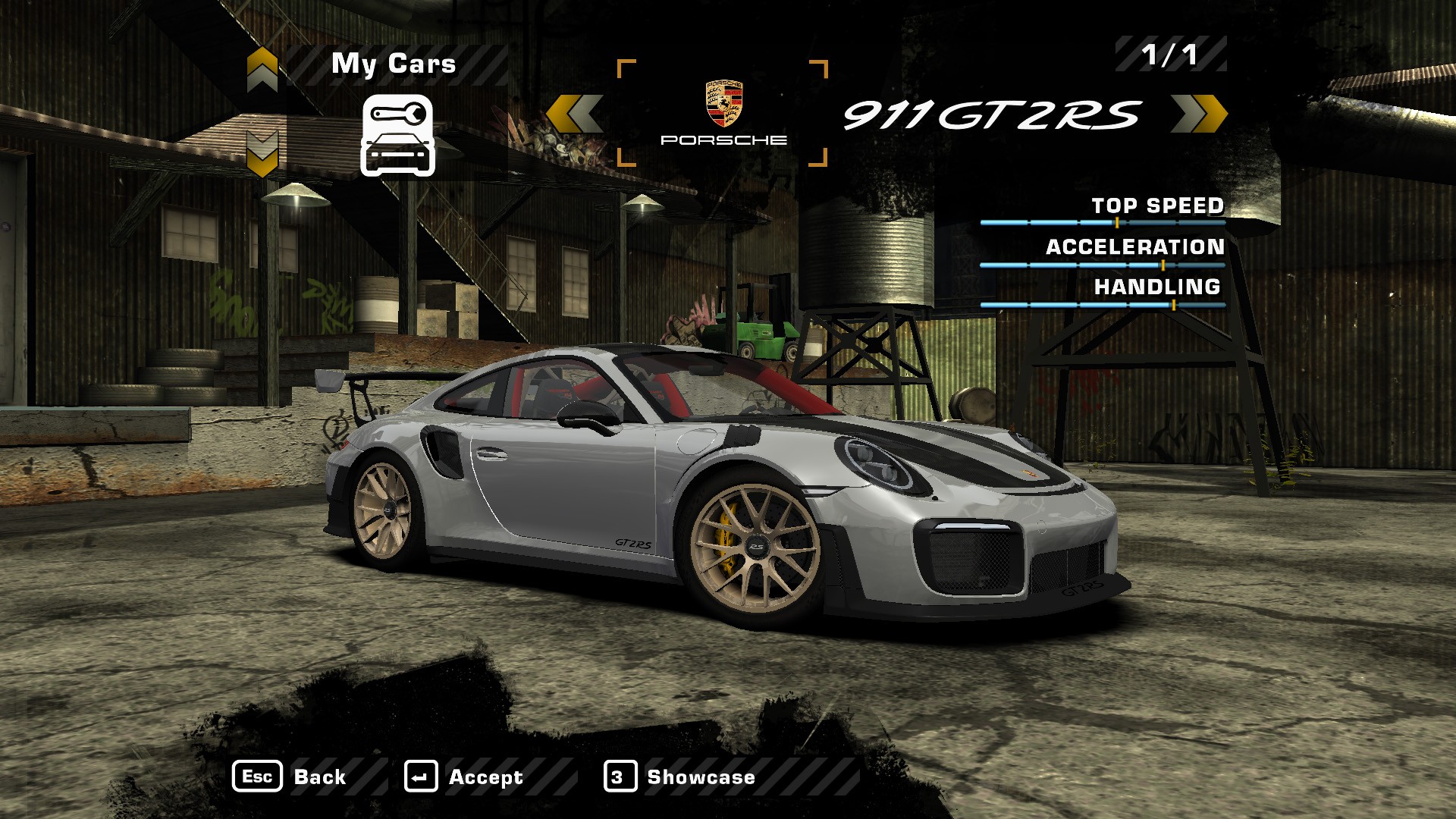
Task: Select the next car with right arrow
Action: [1198, 115]
